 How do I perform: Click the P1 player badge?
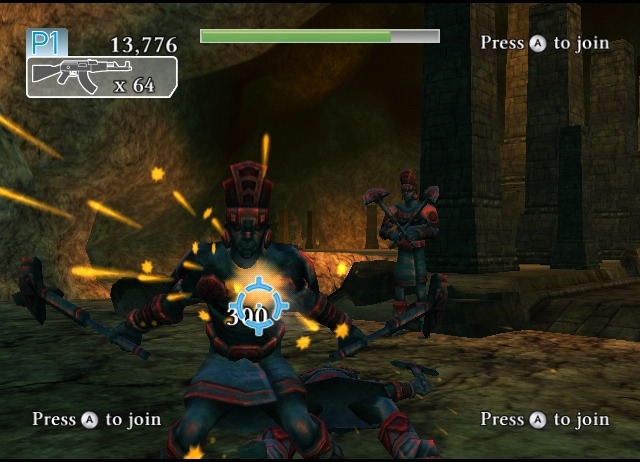(x=47, y=42)
